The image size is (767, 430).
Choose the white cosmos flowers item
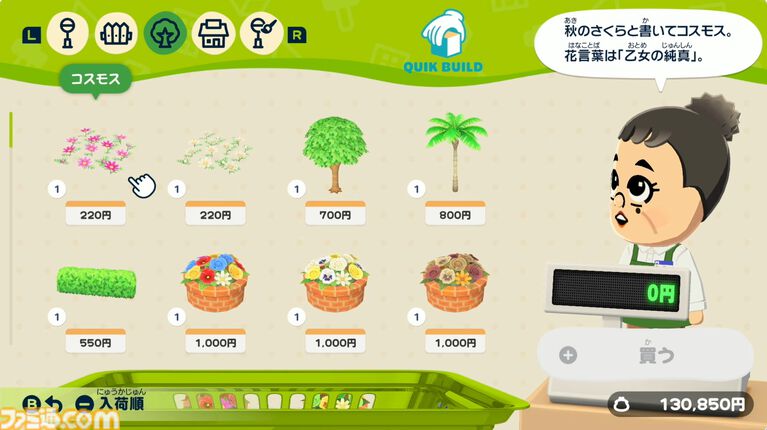pyautogui.click(x=214, y=152)
